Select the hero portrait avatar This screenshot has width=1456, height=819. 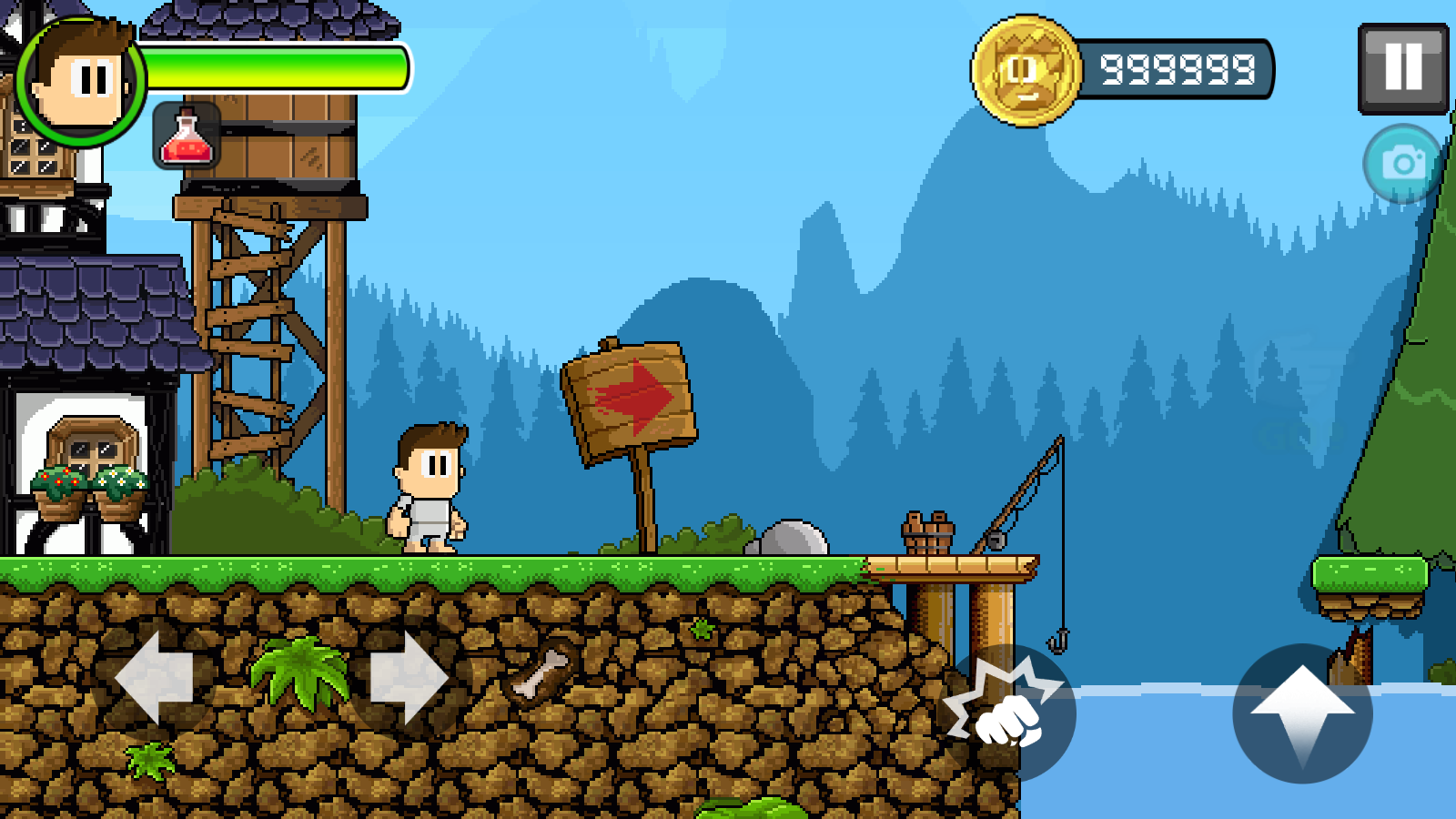(80, 82)
